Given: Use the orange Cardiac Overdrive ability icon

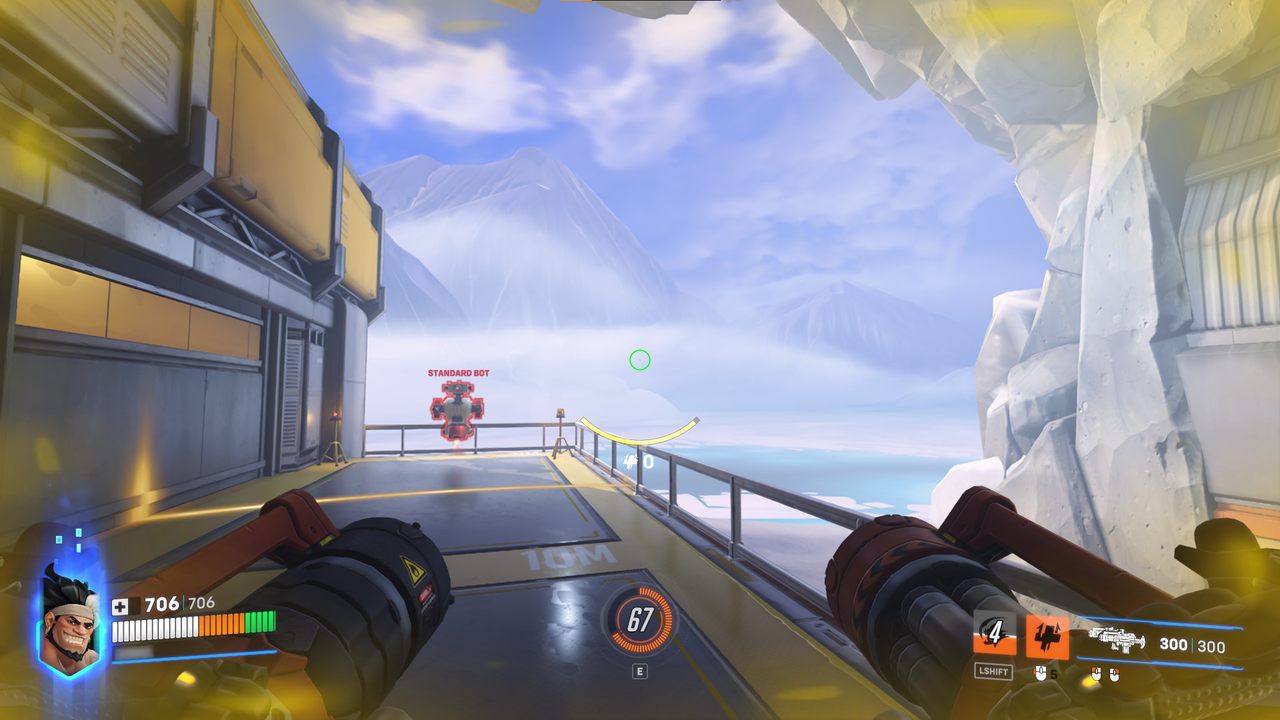Looking at the screenshot, I should pyautogui.click(x=1047, y=636).
